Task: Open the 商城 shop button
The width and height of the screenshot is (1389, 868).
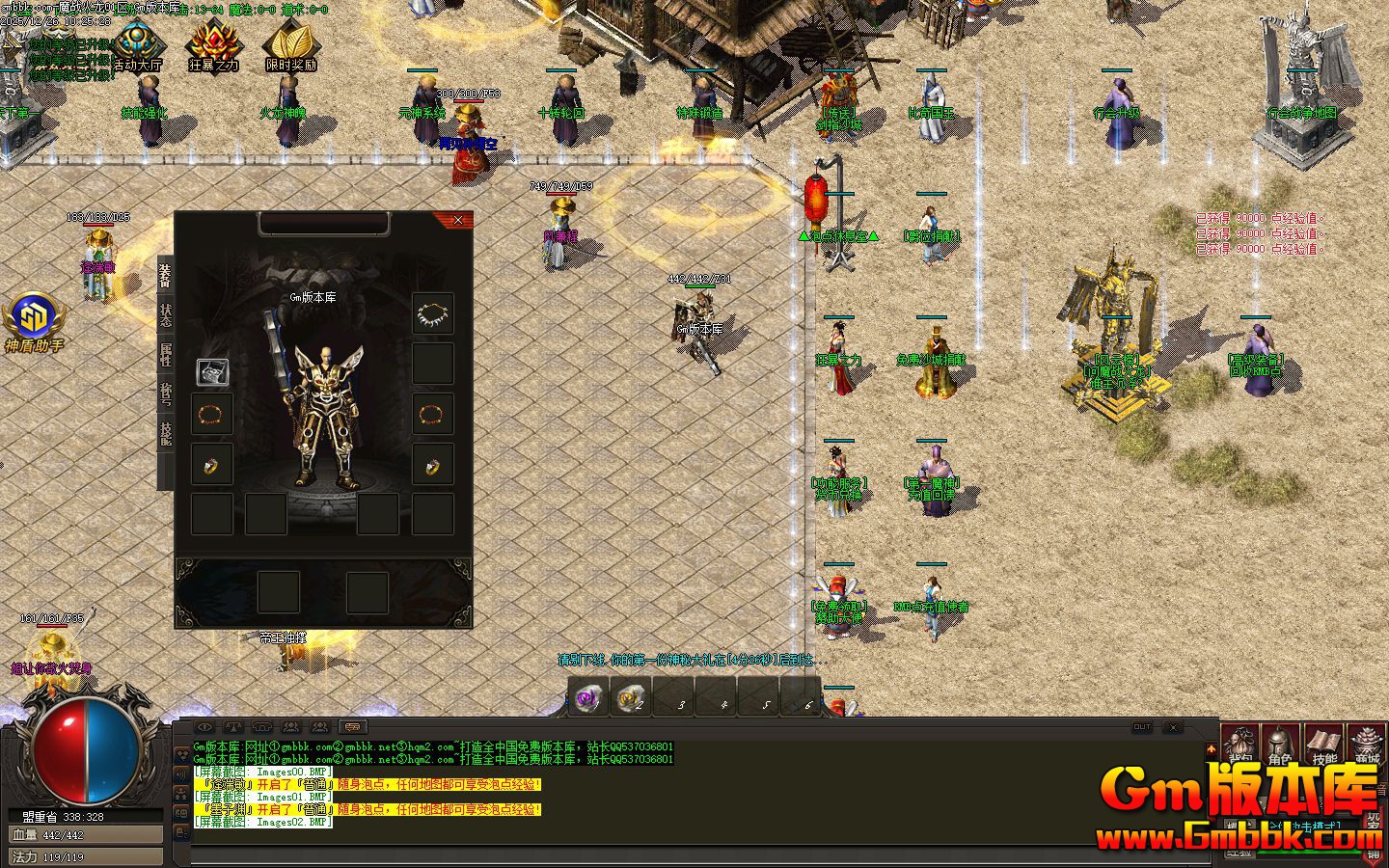Action: pyautogui.click(x=1366, y=745)
